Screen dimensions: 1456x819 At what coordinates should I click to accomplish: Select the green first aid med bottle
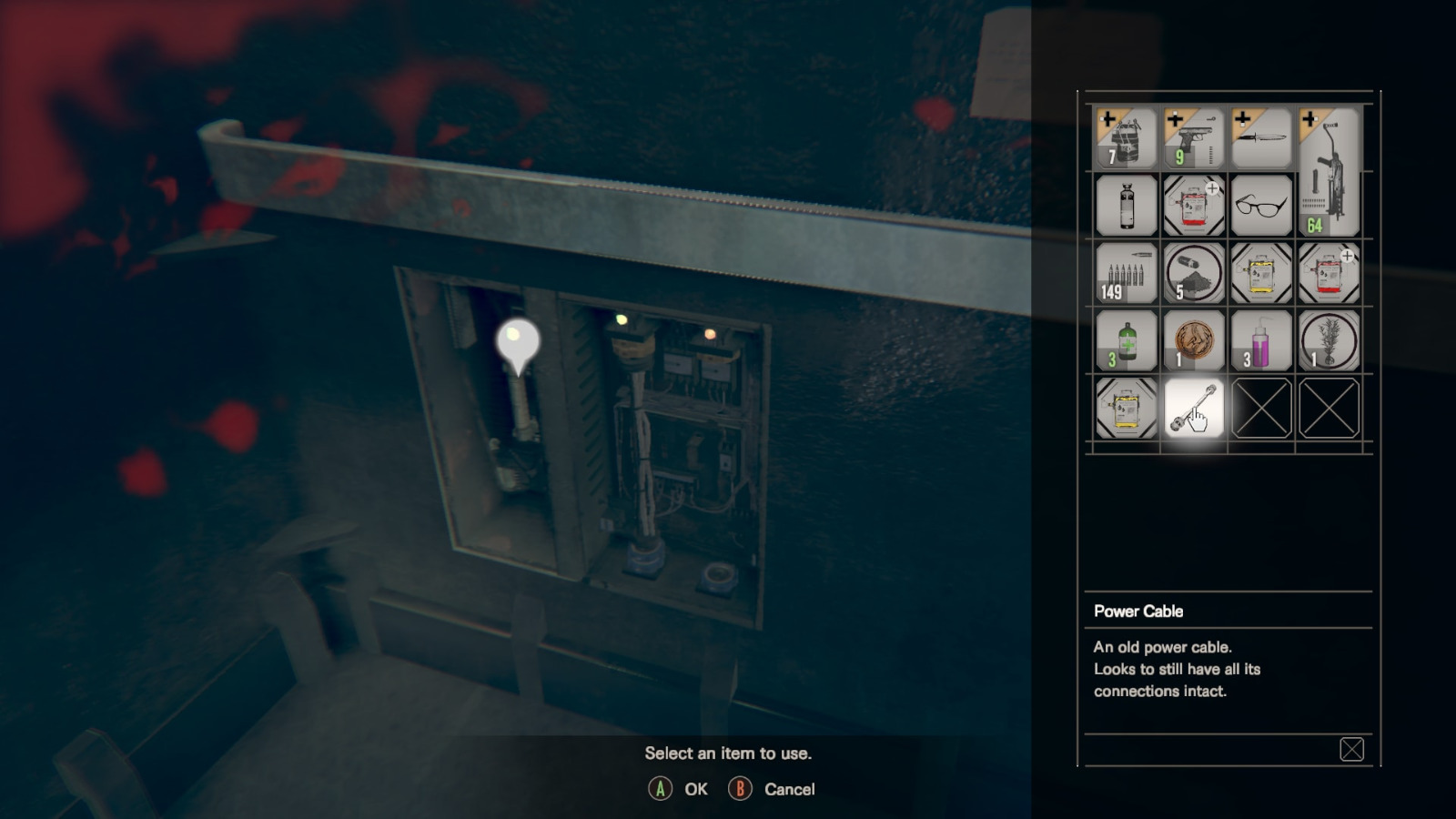click(x=1126, y=340)
